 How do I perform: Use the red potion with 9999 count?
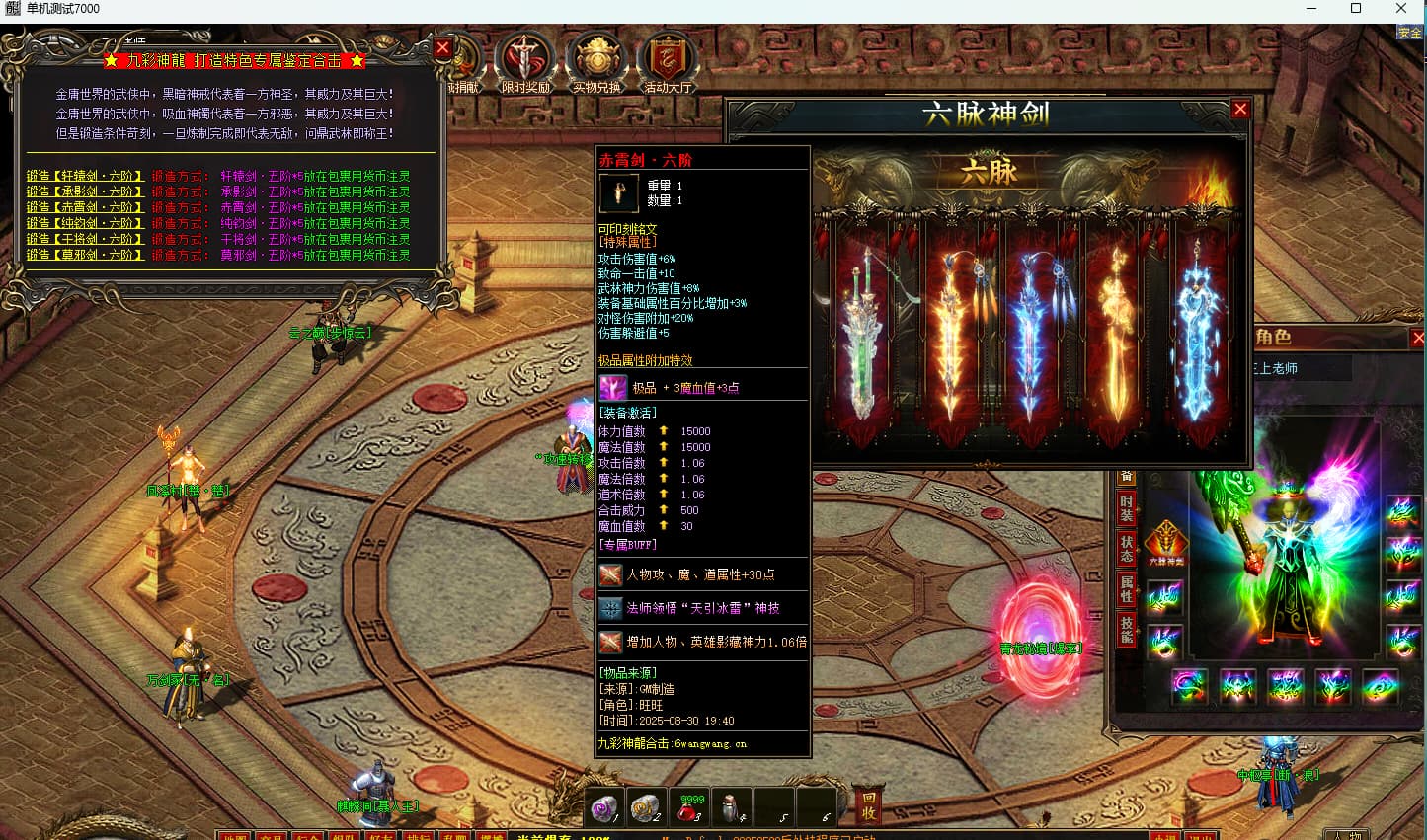coord(691,808)
